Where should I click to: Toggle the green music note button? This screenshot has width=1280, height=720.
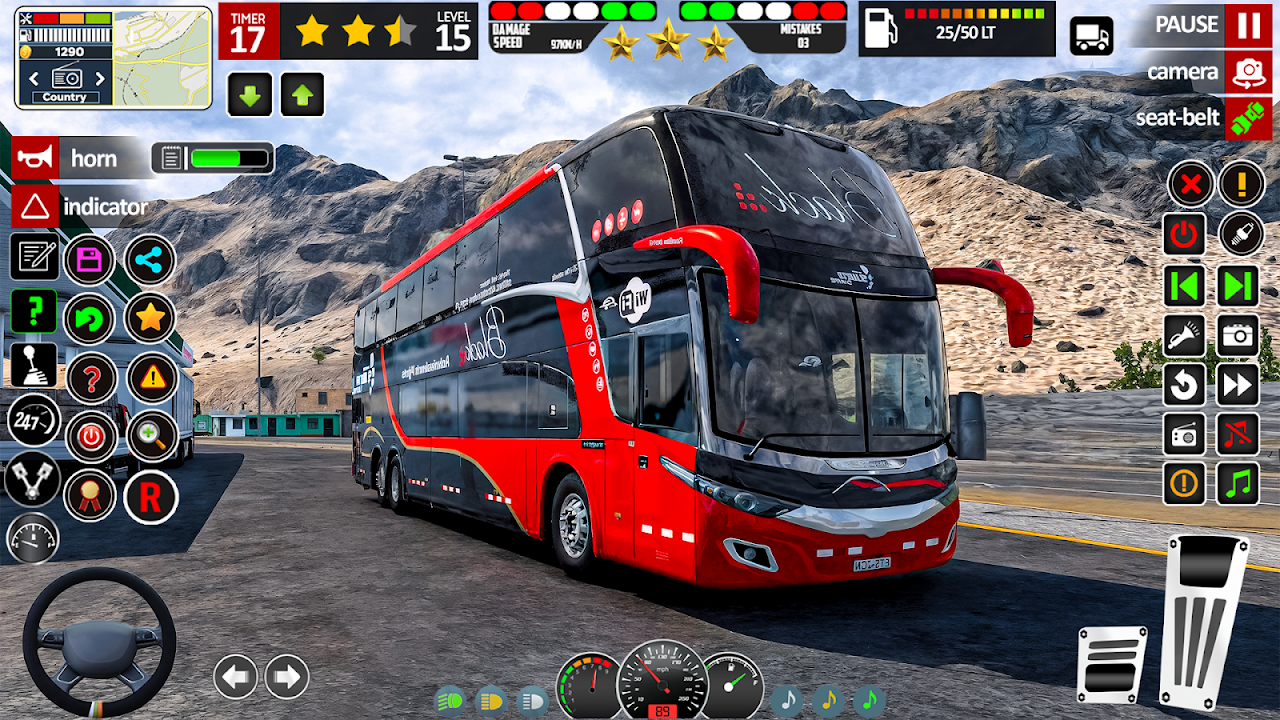click(1238, 484)
